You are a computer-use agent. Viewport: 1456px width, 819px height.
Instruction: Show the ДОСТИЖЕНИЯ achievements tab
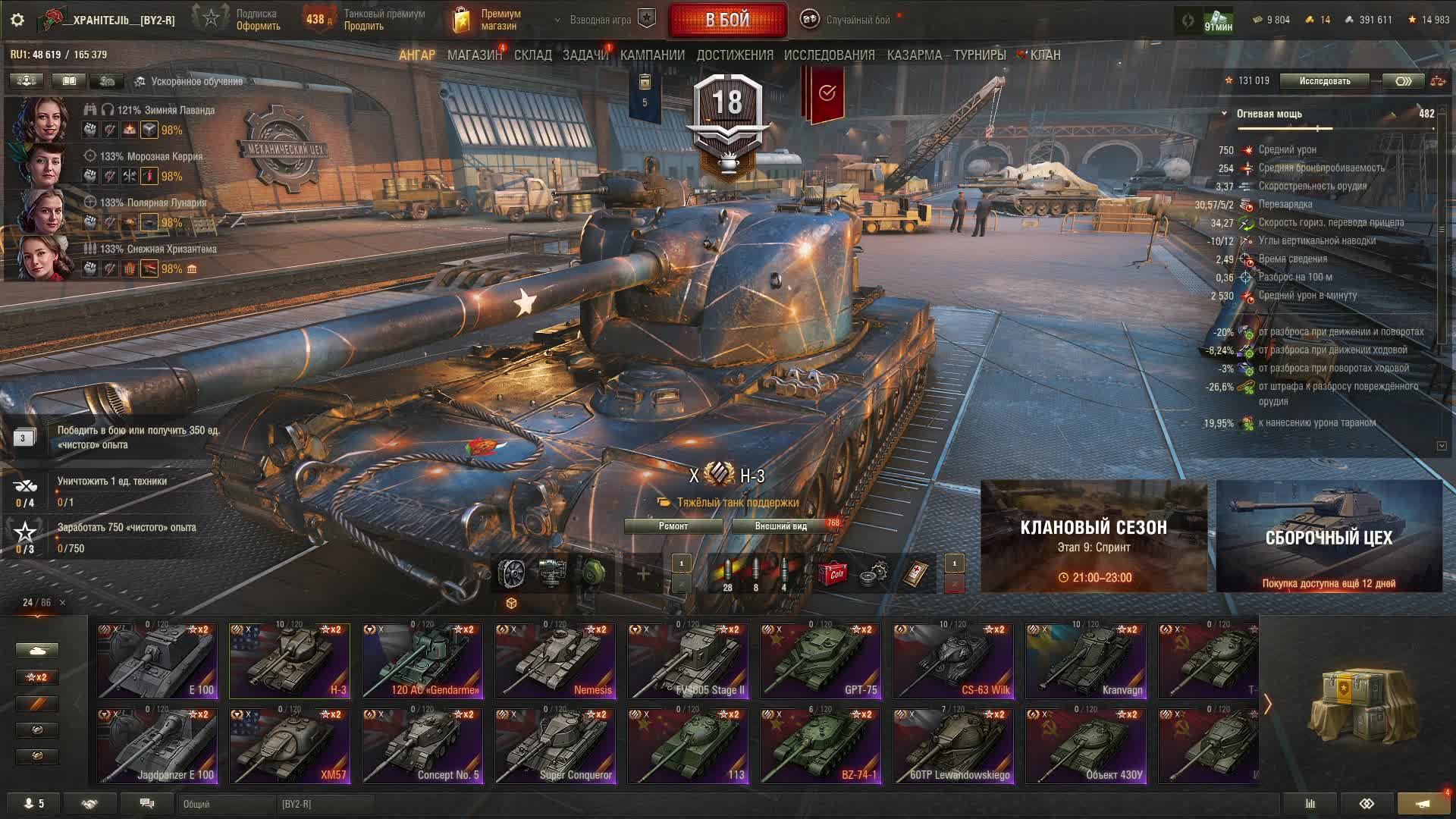tap(734, 55)
